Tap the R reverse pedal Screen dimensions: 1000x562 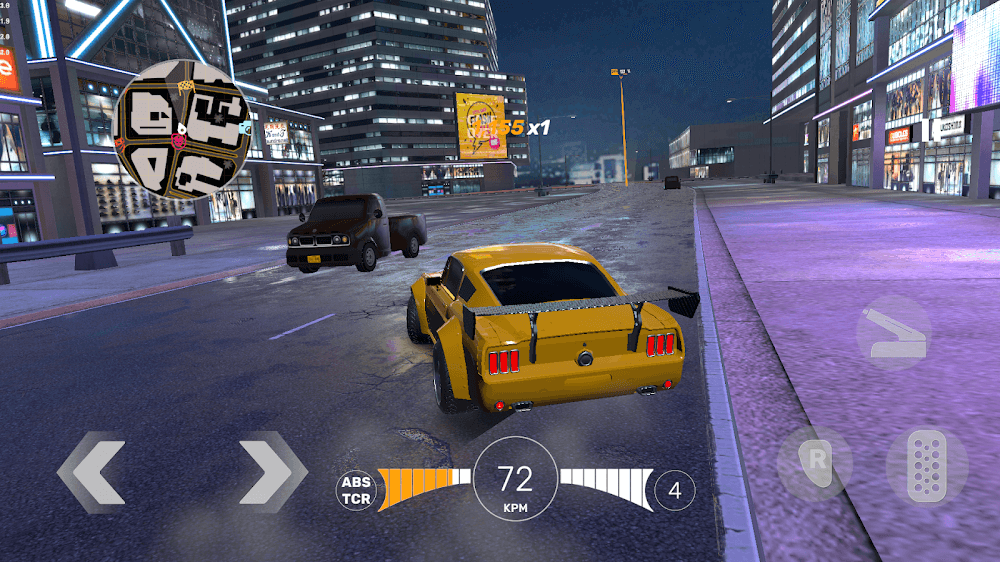click(x=815, y=464)
